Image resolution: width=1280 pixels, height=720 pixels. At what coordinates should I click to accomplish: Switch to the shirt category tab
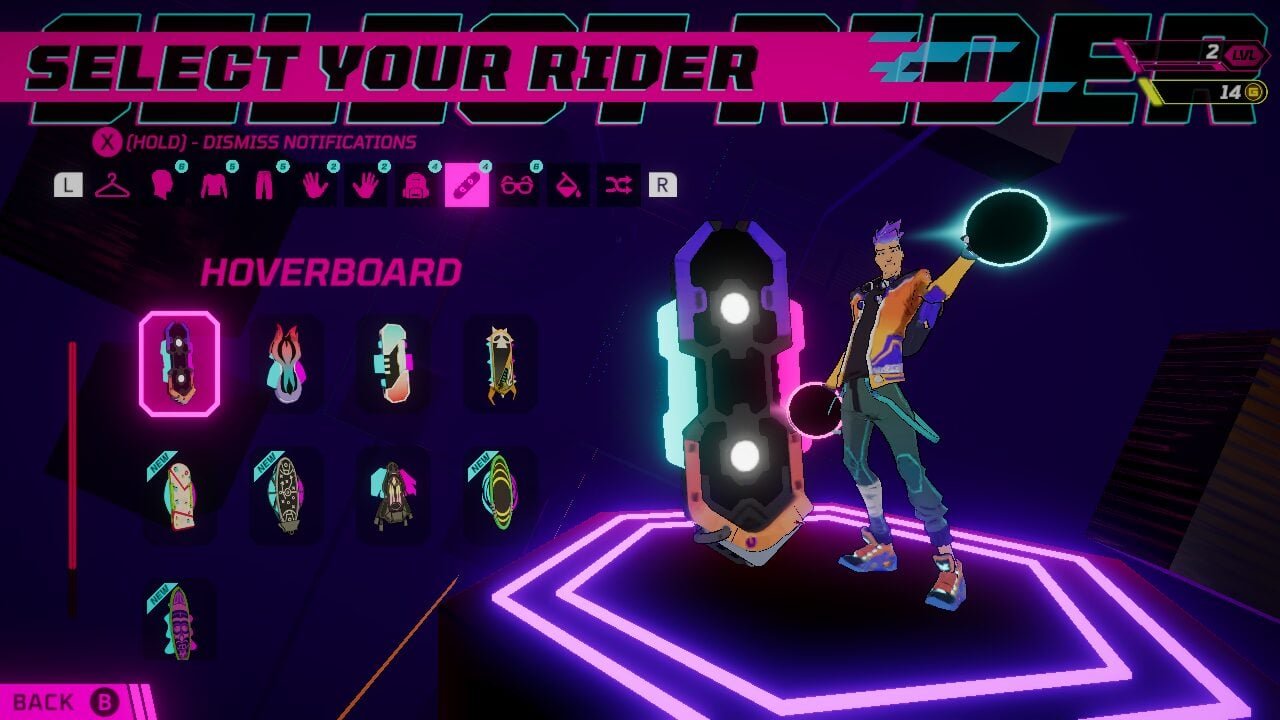[214, 185]
